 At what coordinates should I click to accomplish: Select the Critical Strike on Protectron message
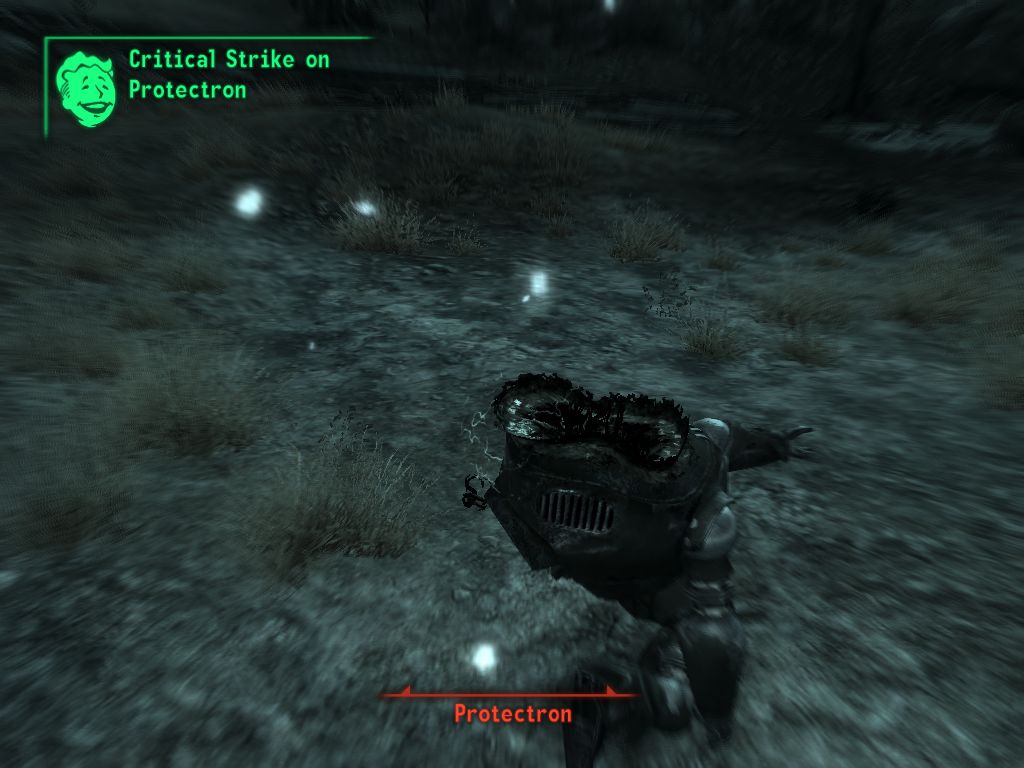click(228, 75)
